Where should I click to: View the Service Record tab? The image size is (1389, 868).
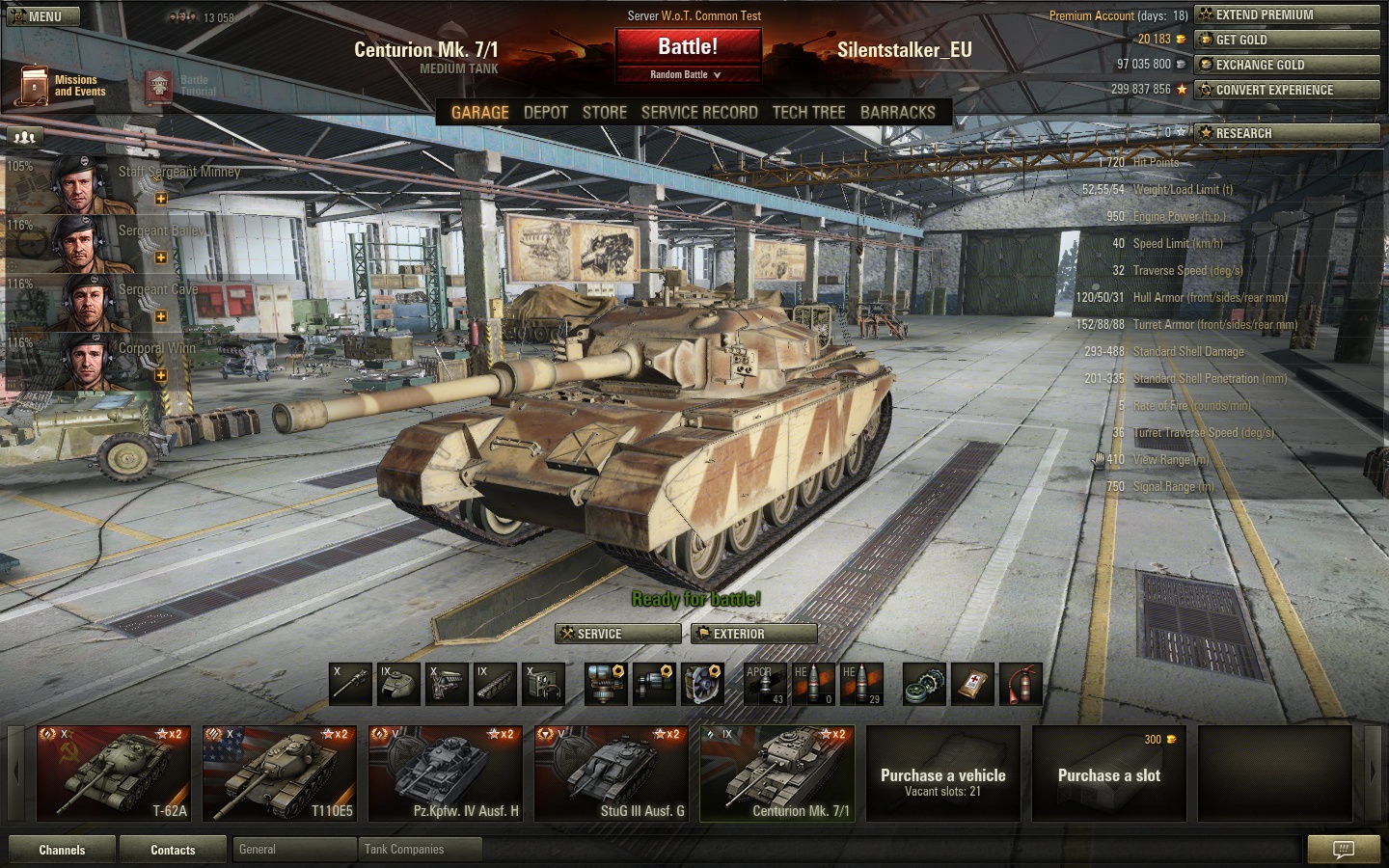(x=699, y=112)
